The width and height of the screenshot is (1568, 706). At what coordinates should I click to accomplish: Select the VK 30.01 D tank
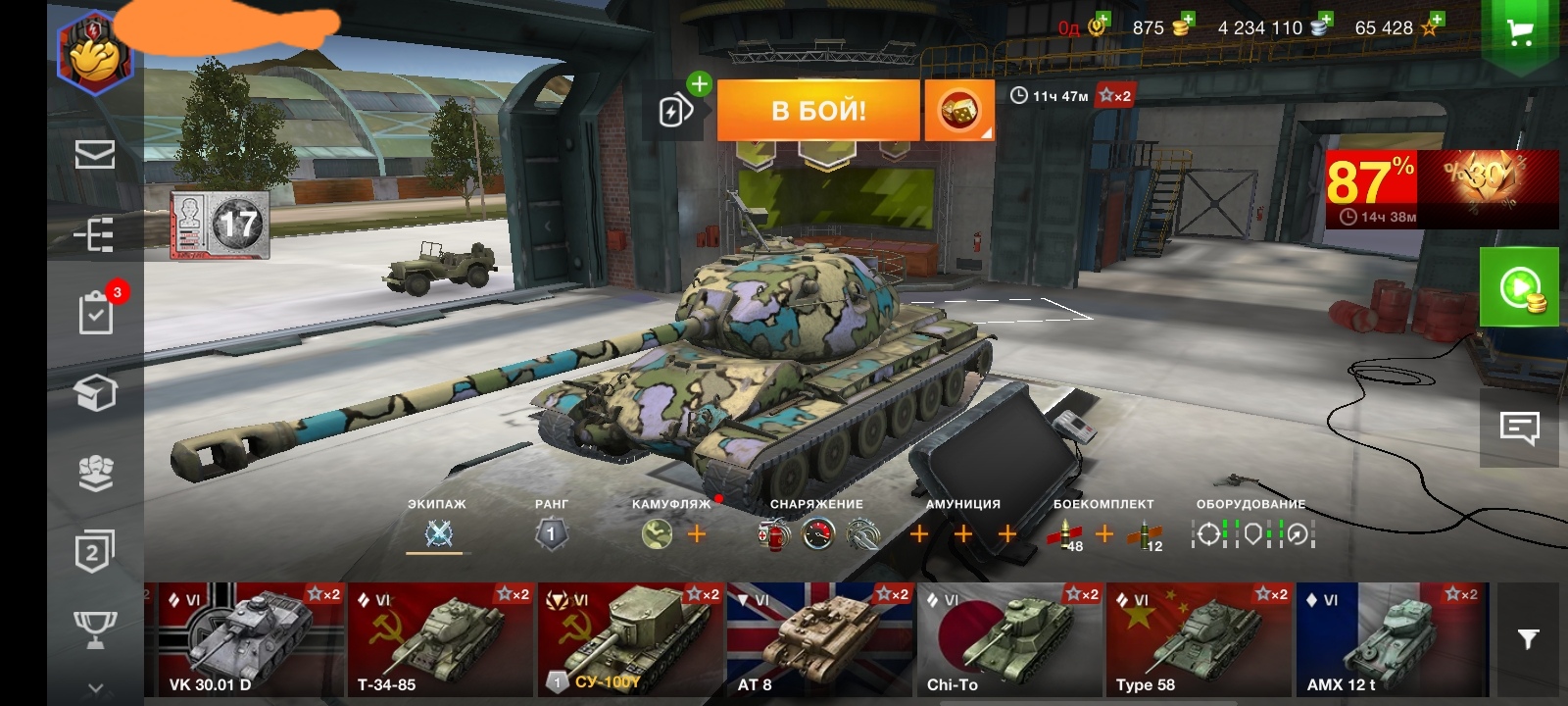pos(245,639)
